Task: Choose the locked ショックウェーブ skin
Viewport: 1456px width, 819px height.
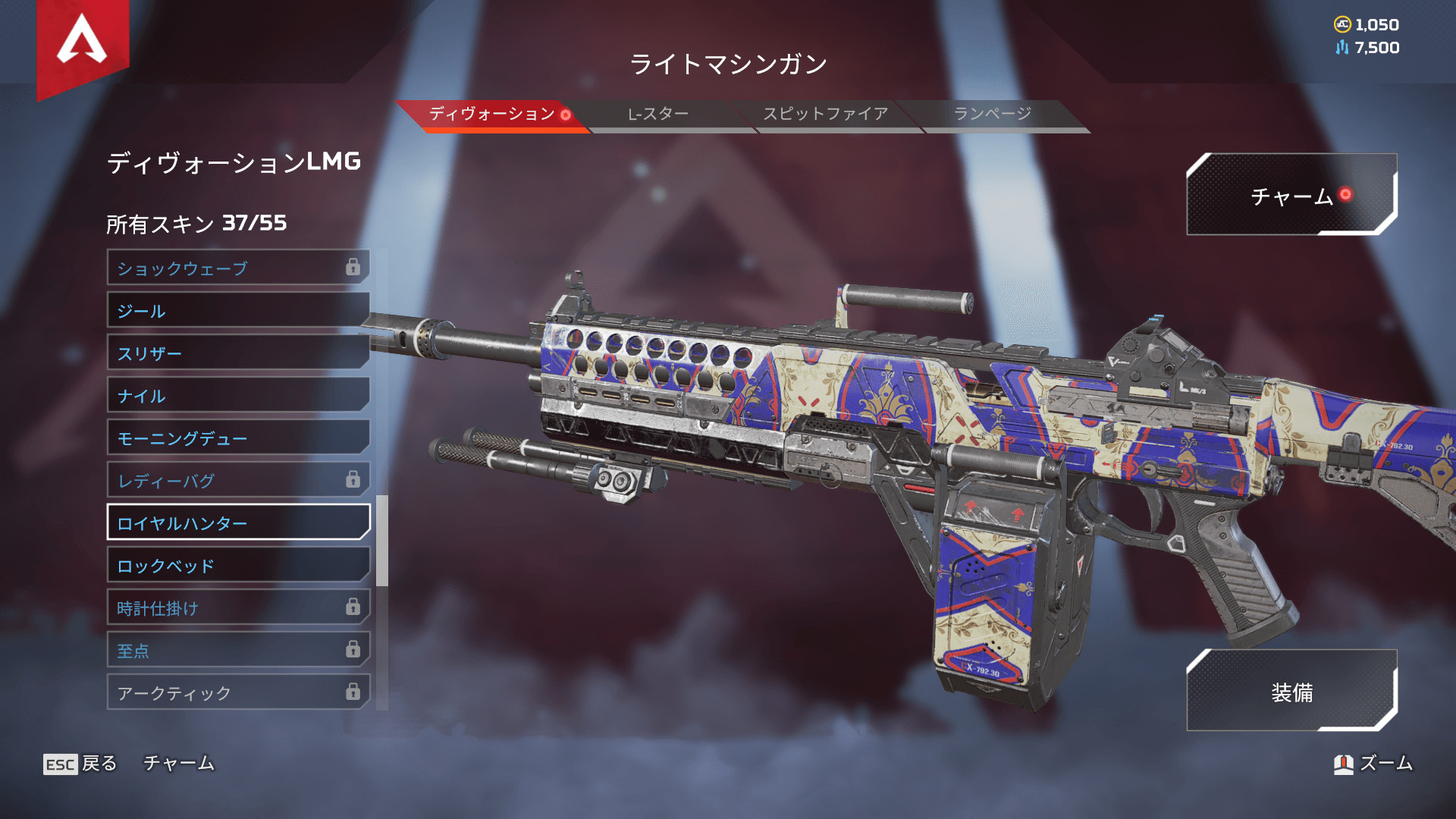Action: 238,268
